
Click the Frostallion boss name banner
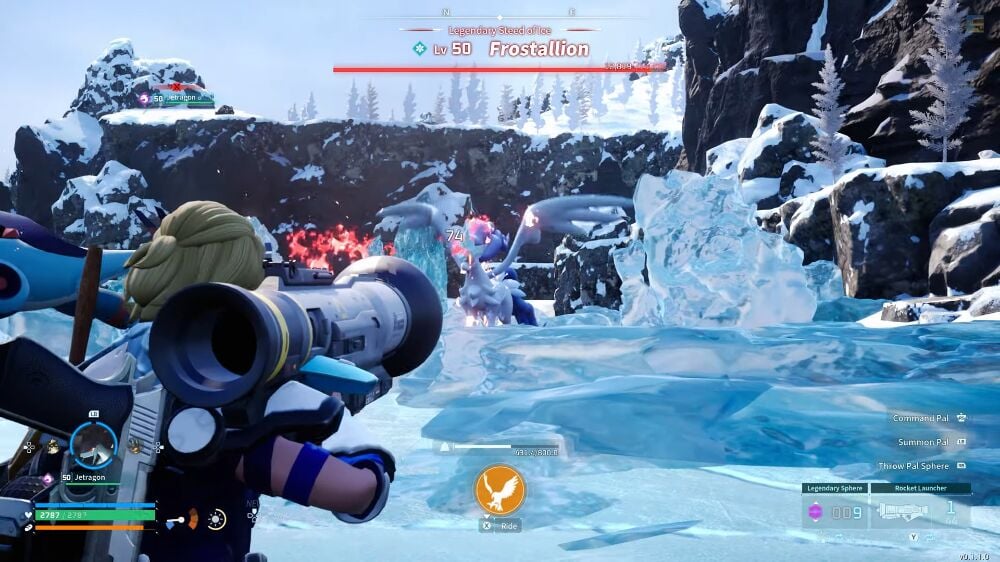[x=538, y=49]
